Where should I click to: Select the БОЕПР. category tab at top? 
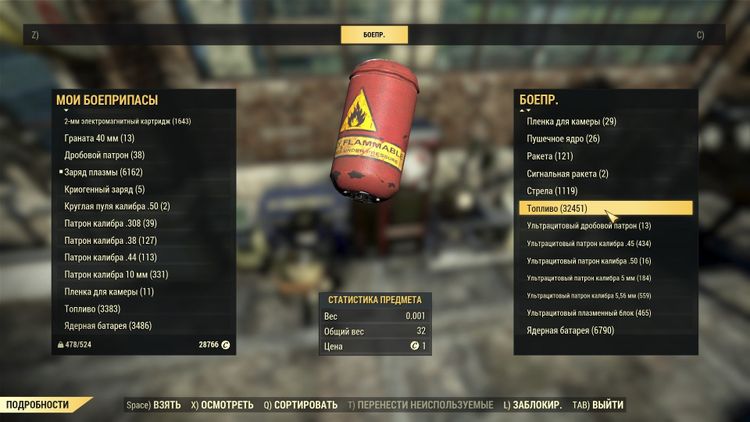[374, 34]
